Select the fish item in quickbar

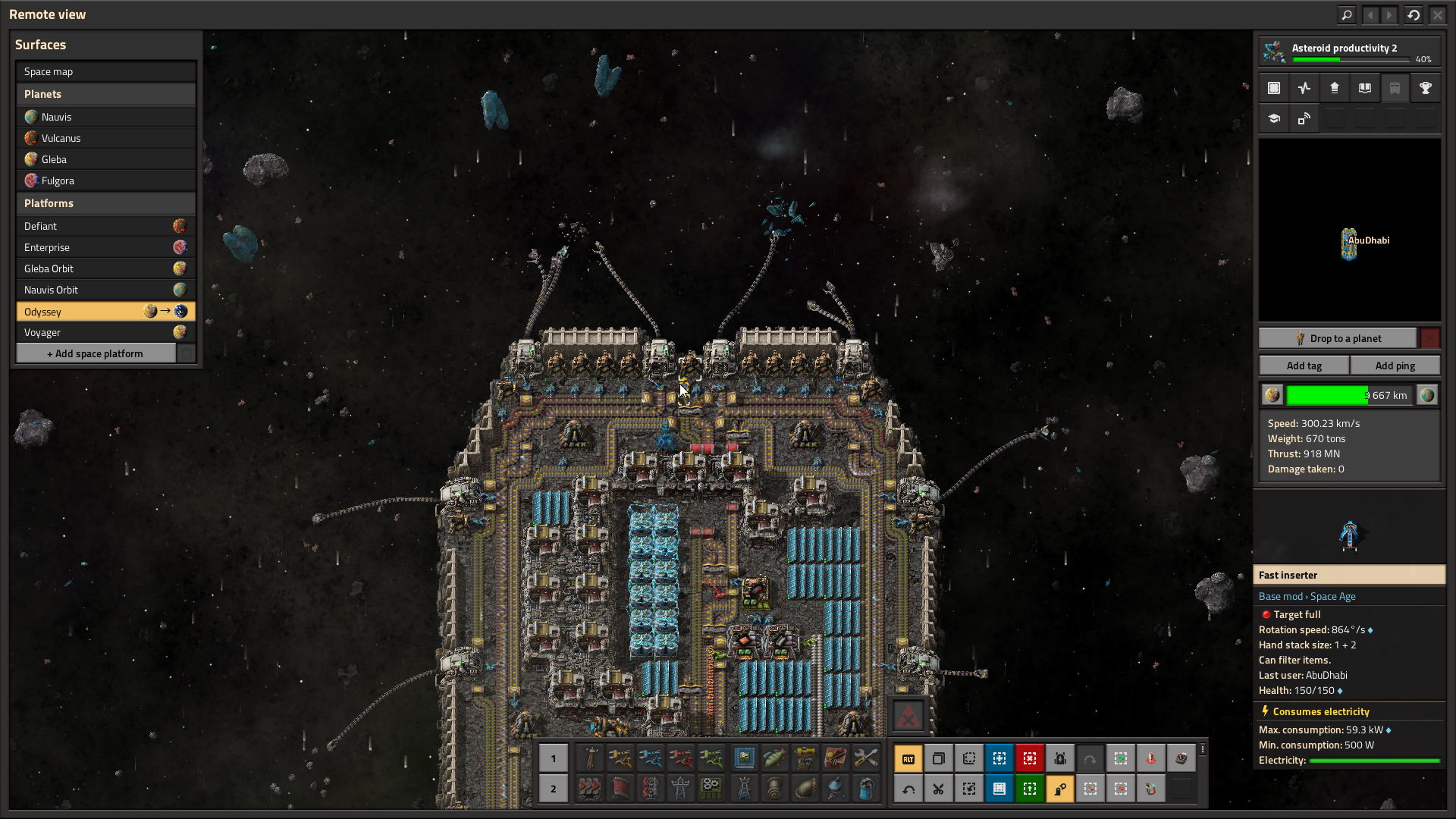point(774,758)
